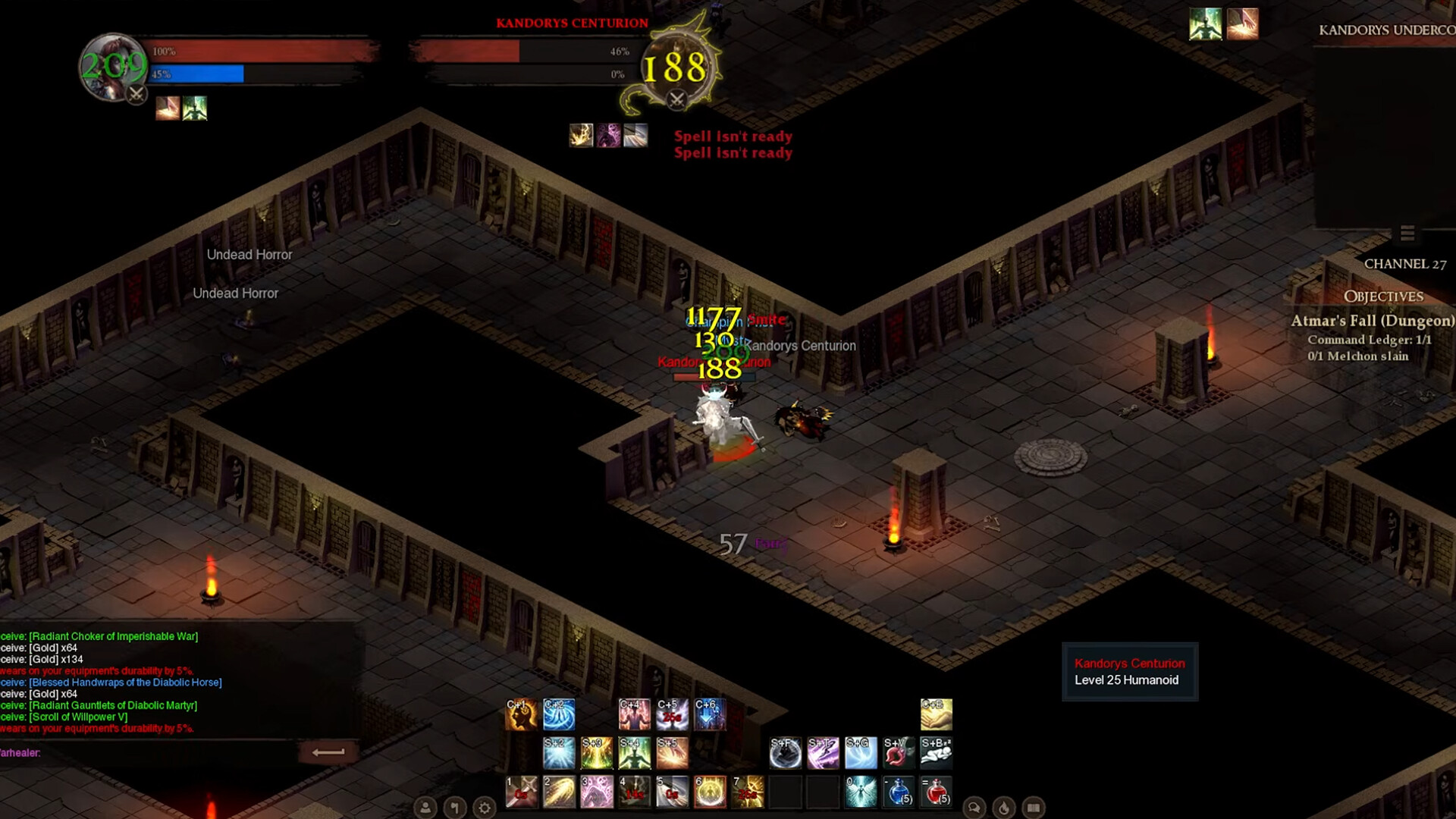The height and width of the screenshot is (819, 1456).
Task: Select the Atmar's Fall dungeon objective
Action: pos(1372,321)
